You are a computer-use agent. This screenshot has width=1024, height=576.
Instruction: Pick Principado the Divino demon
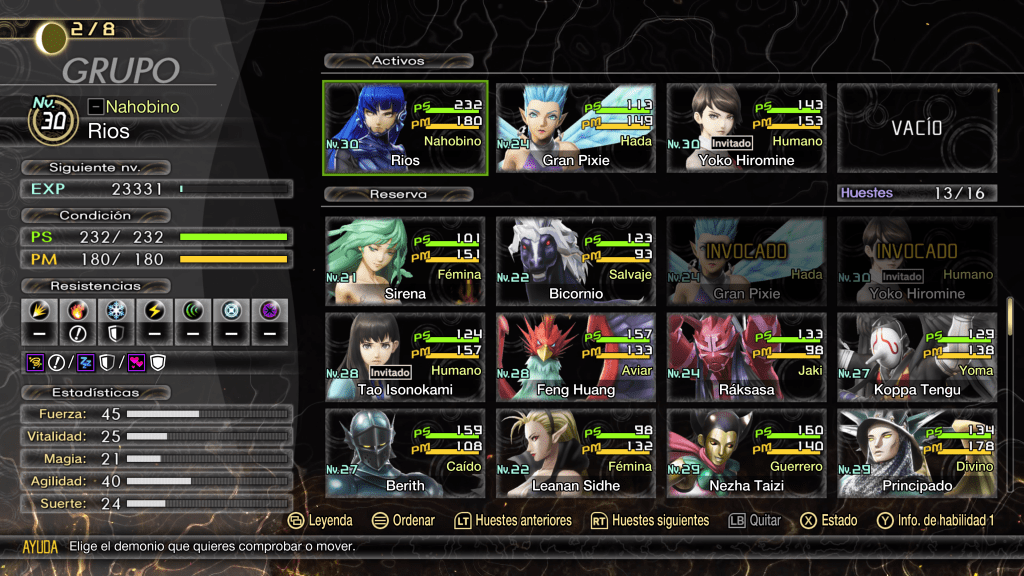click(x=916, y=452)
